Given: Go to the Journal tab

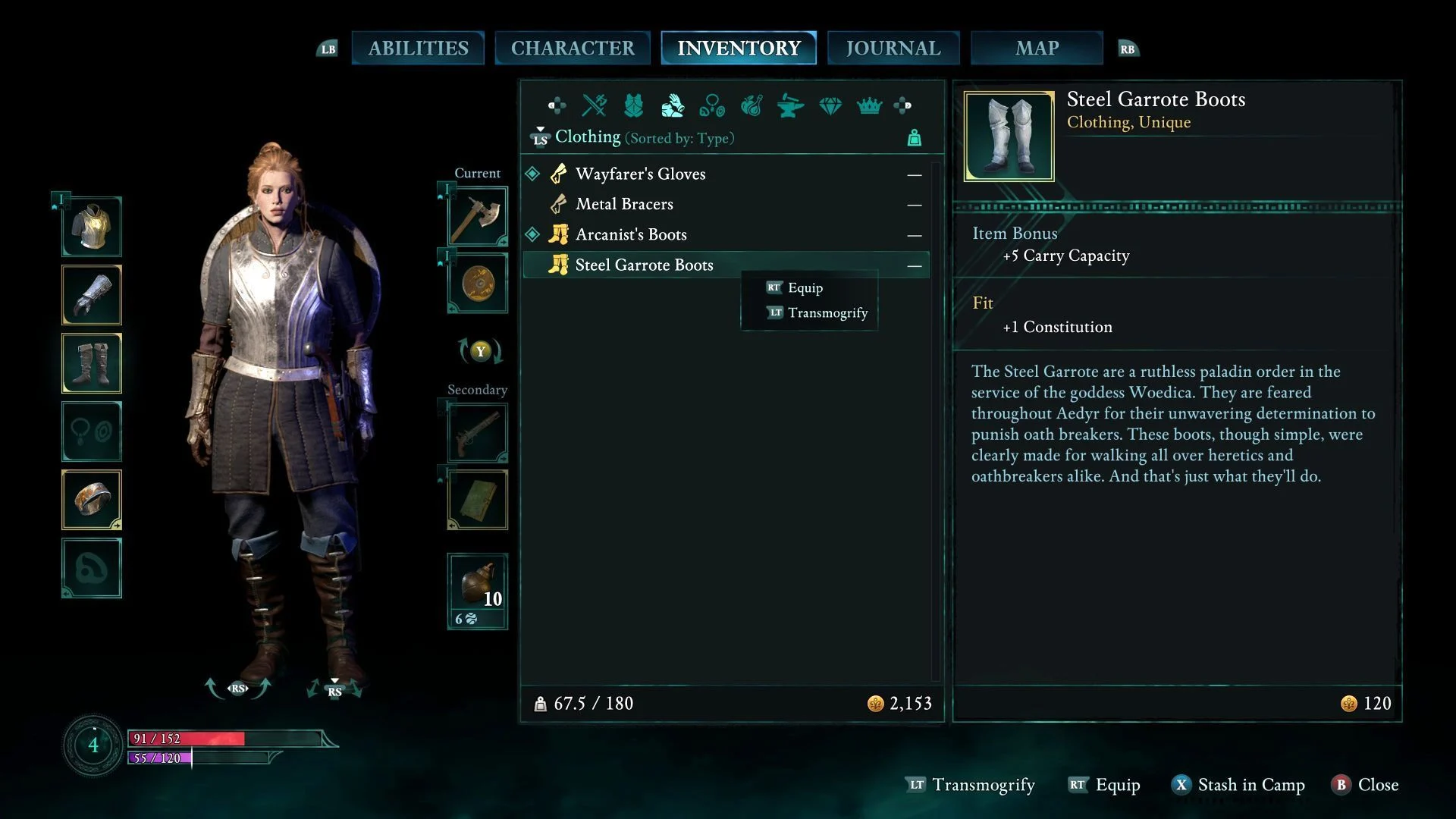Looking at the screenshot, I should (x=893, y=48).
